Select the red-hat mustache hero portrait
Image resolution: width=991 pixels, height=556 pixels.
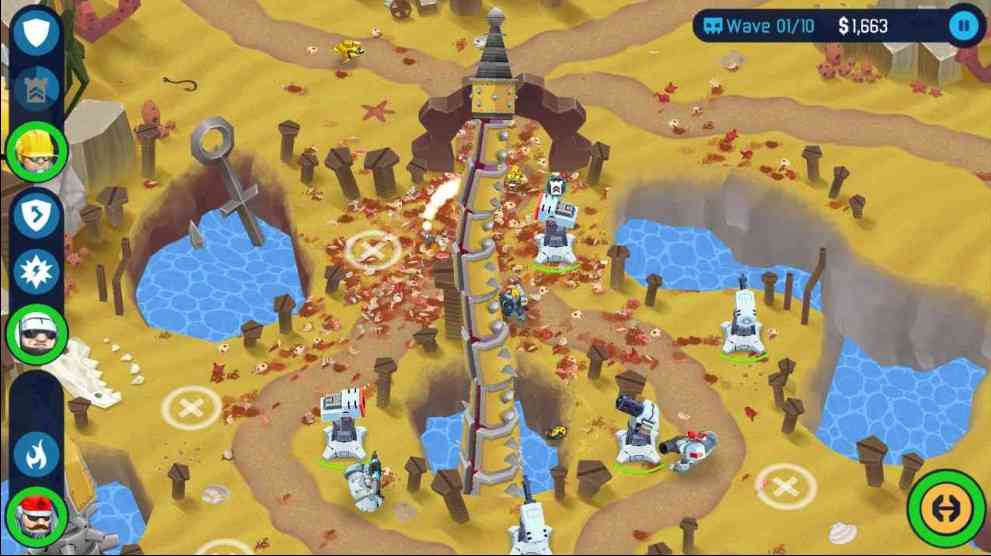click(37, 516)
